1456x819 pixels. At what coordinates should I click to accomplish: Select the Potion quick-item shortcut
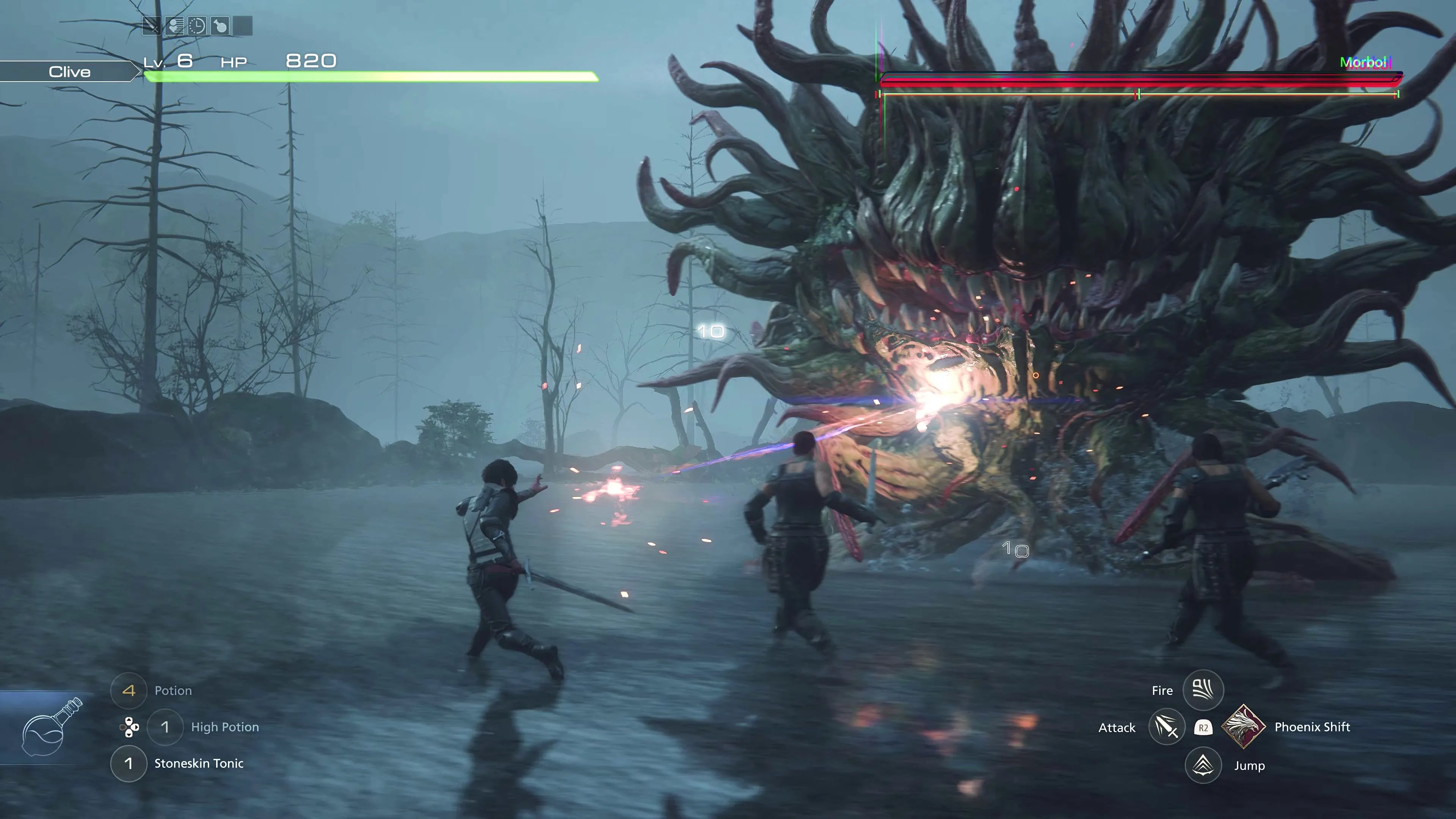(x=129, y=690)
